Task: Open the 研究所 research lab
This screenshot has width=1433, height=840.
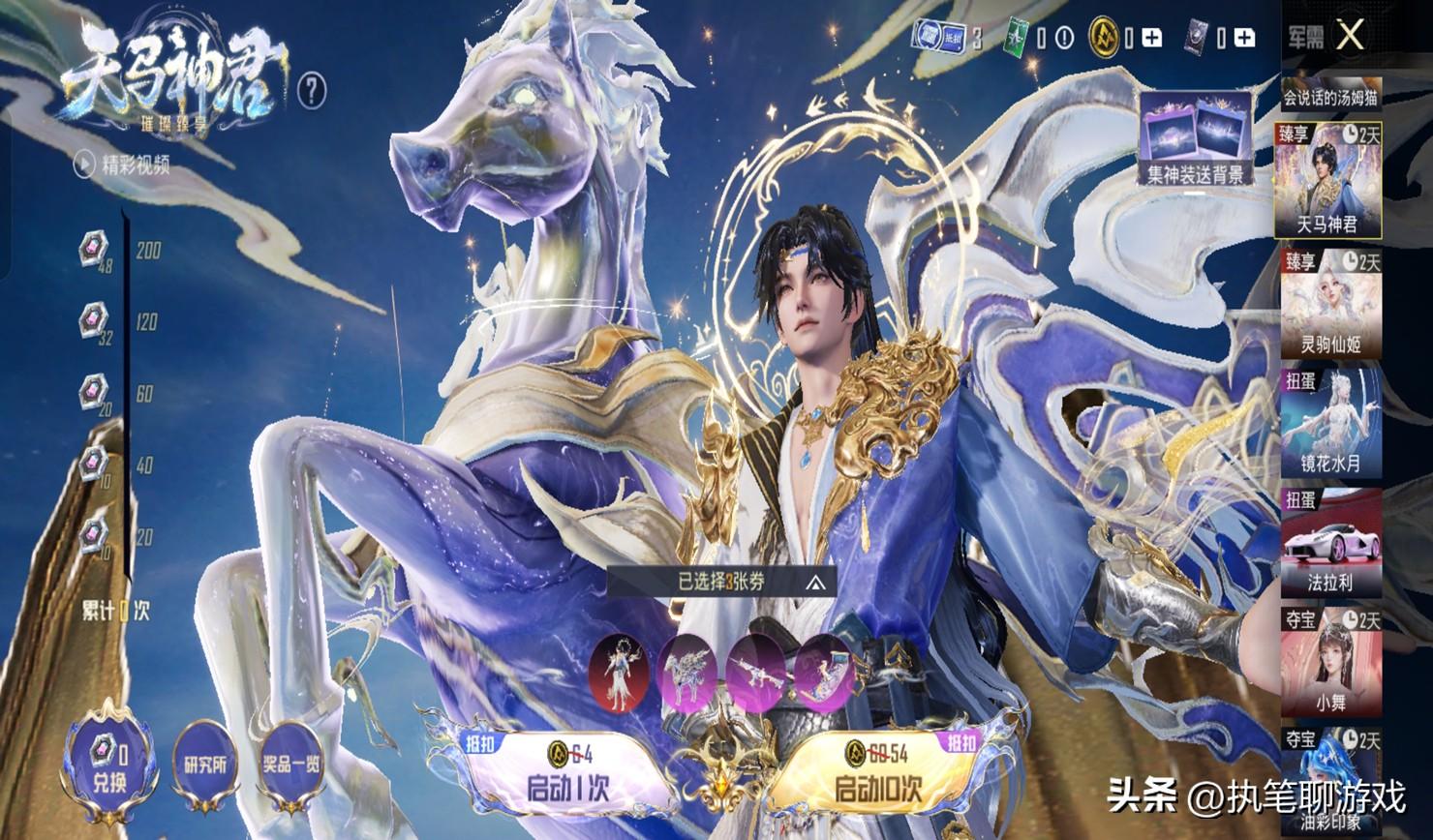Action: [203, 766]
